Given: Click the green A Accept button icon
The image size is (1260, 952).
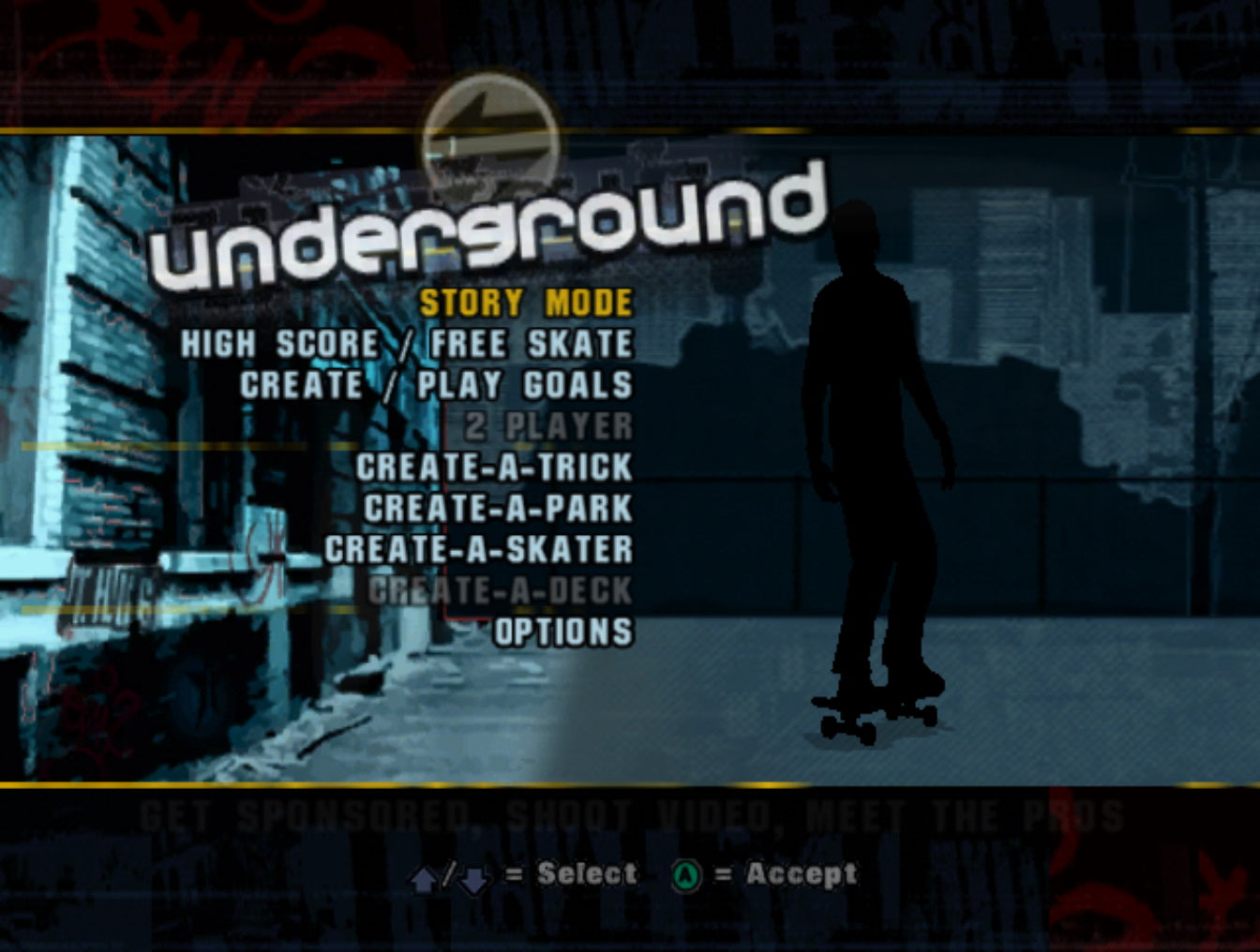Looking at the screenshot, I should [687, 873].
